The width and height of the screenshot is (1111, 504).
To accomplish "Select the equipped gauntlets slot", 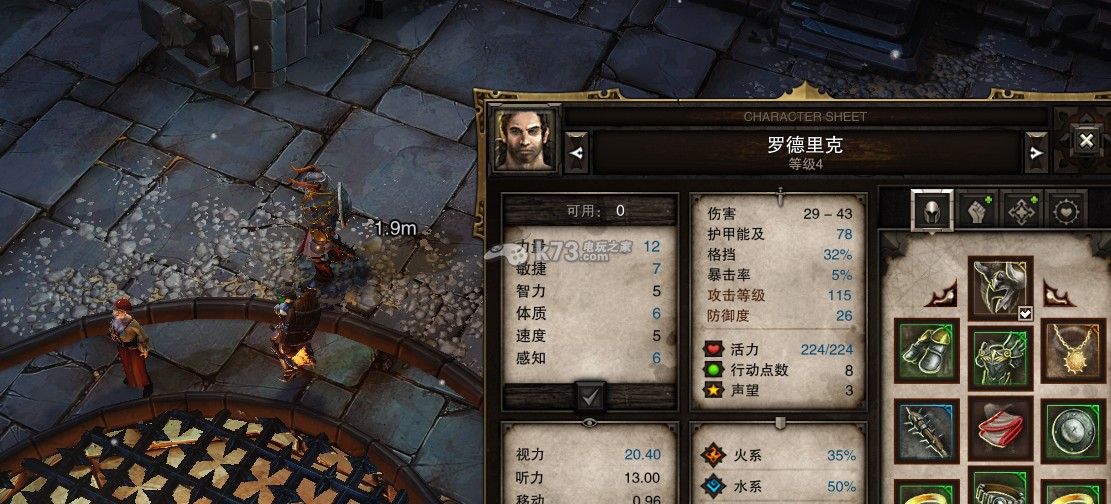I will coord(927,351).
